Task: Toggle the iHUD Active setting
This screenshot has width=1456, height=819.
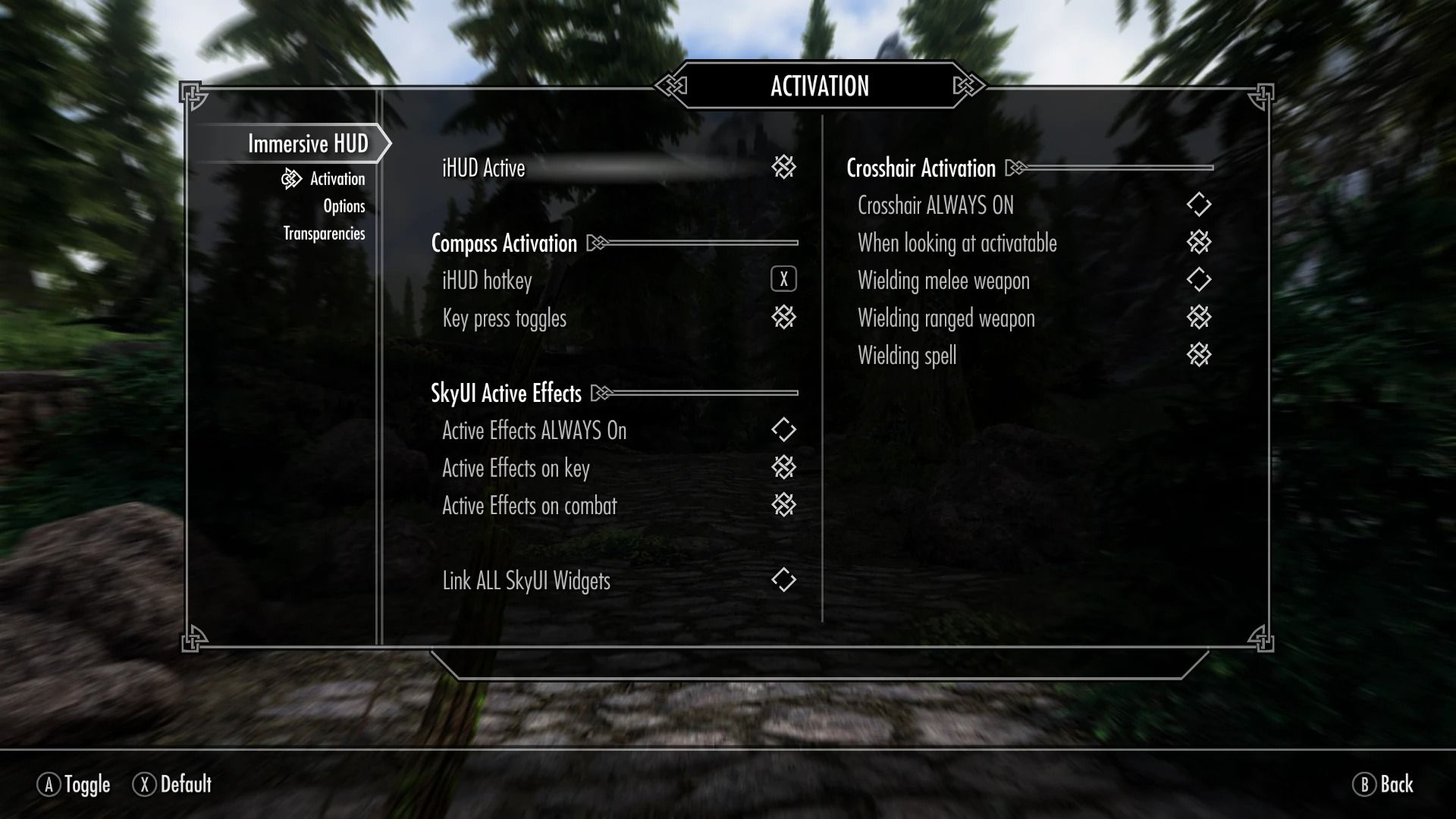Action: click(785, 168)
